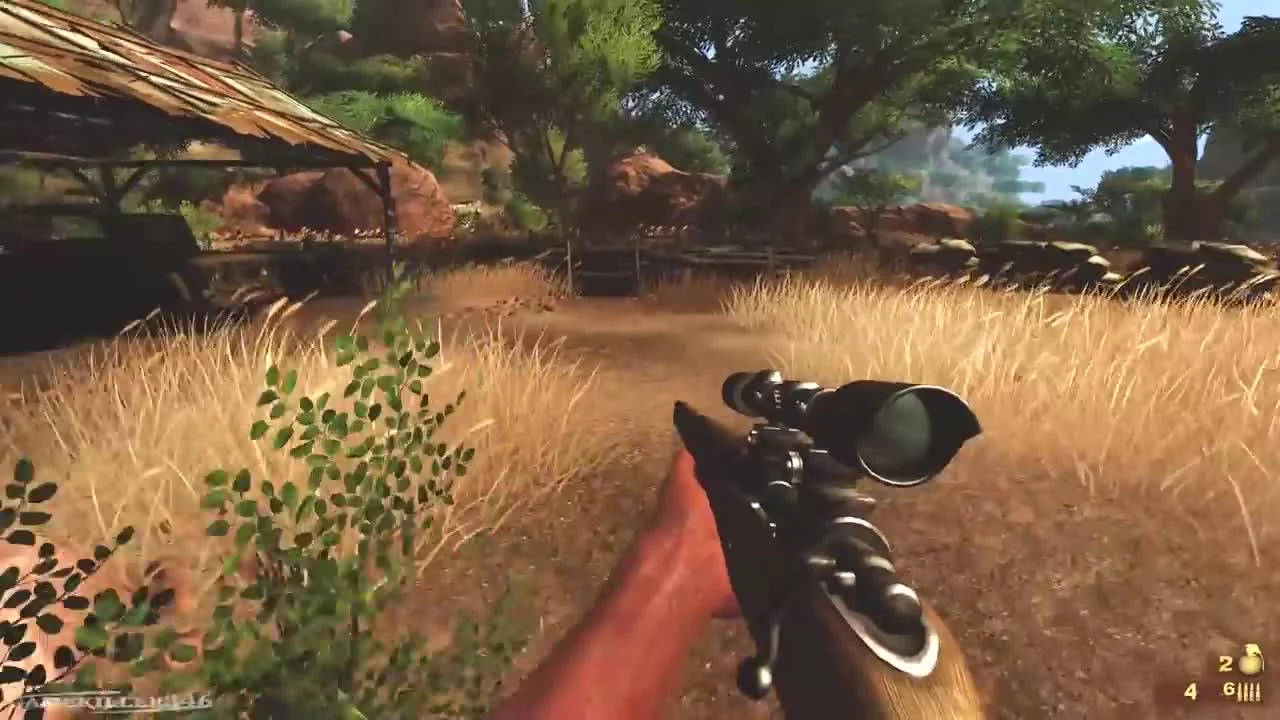Click the grenade count '2' display
The image size is (1280, 720).
click(x=1224, y=663)
